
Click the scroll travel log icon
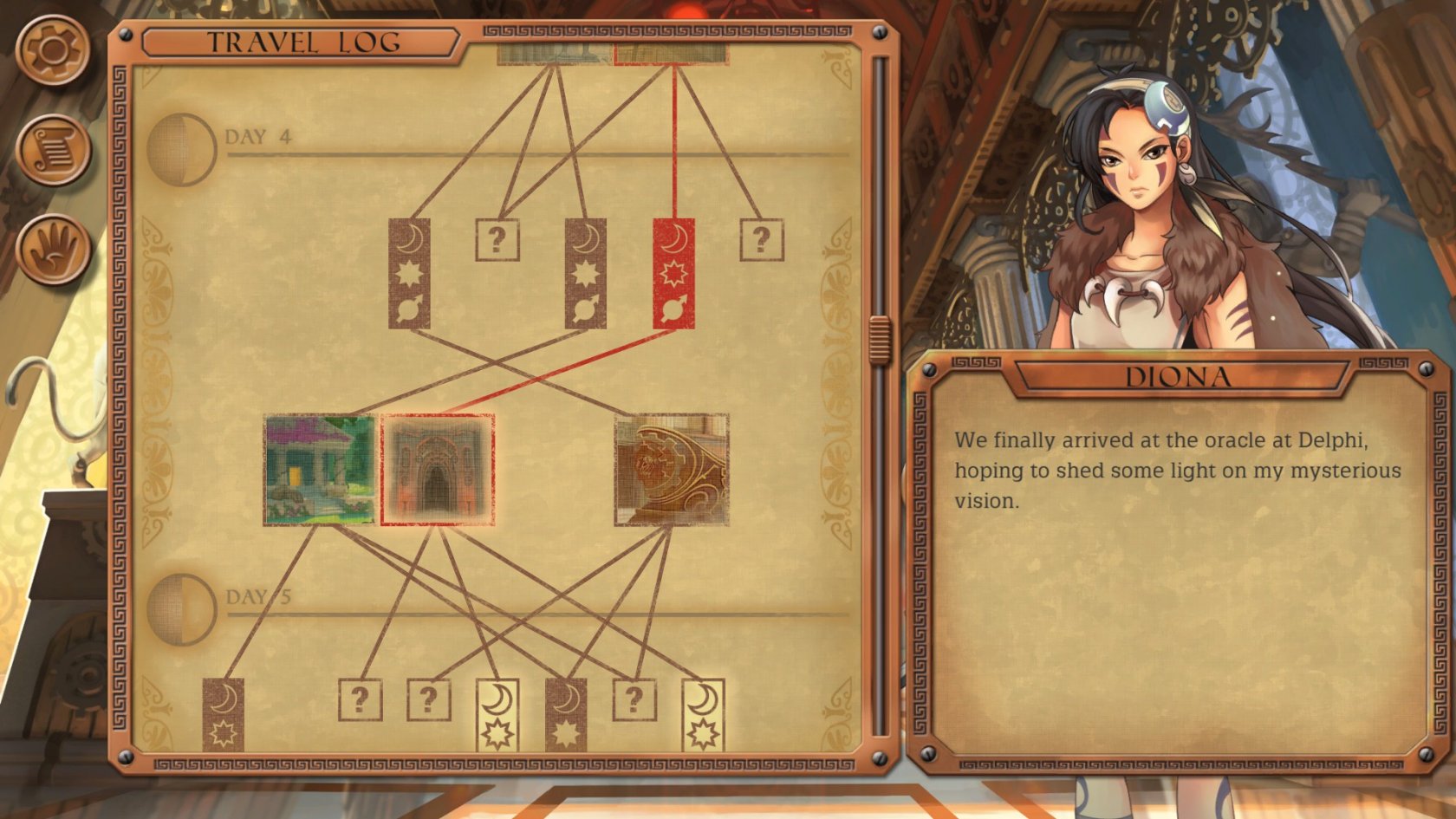pos(54,150)
